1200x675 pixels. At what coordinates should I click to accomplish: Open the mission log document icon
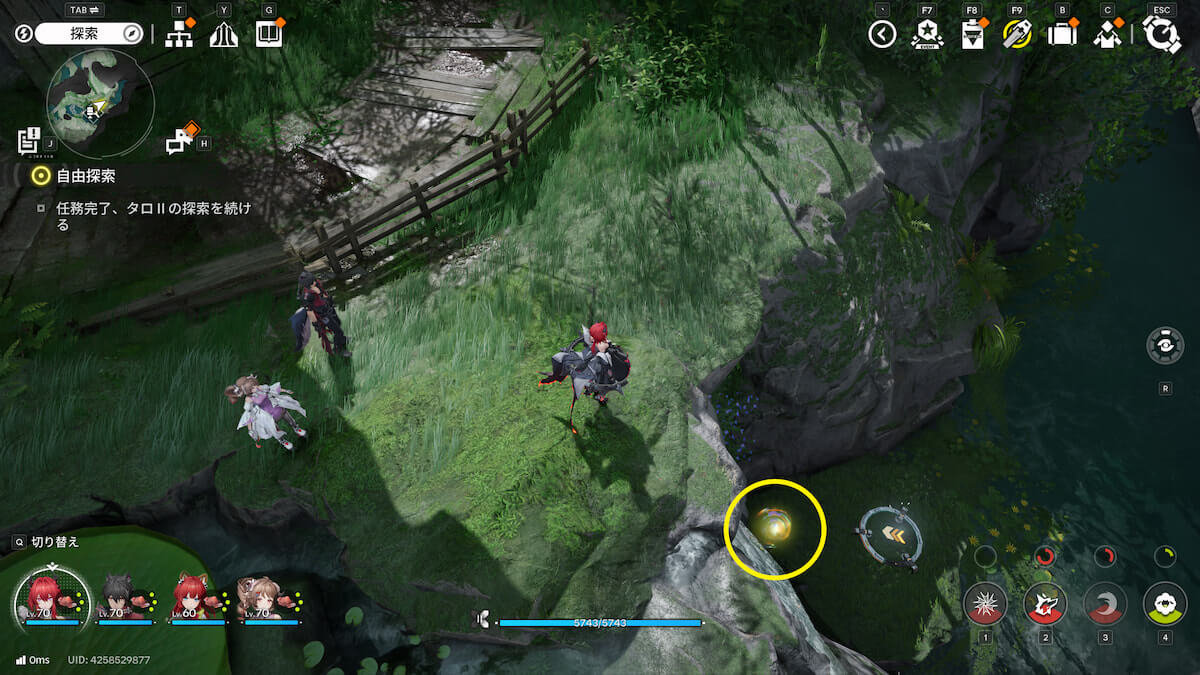28,142
